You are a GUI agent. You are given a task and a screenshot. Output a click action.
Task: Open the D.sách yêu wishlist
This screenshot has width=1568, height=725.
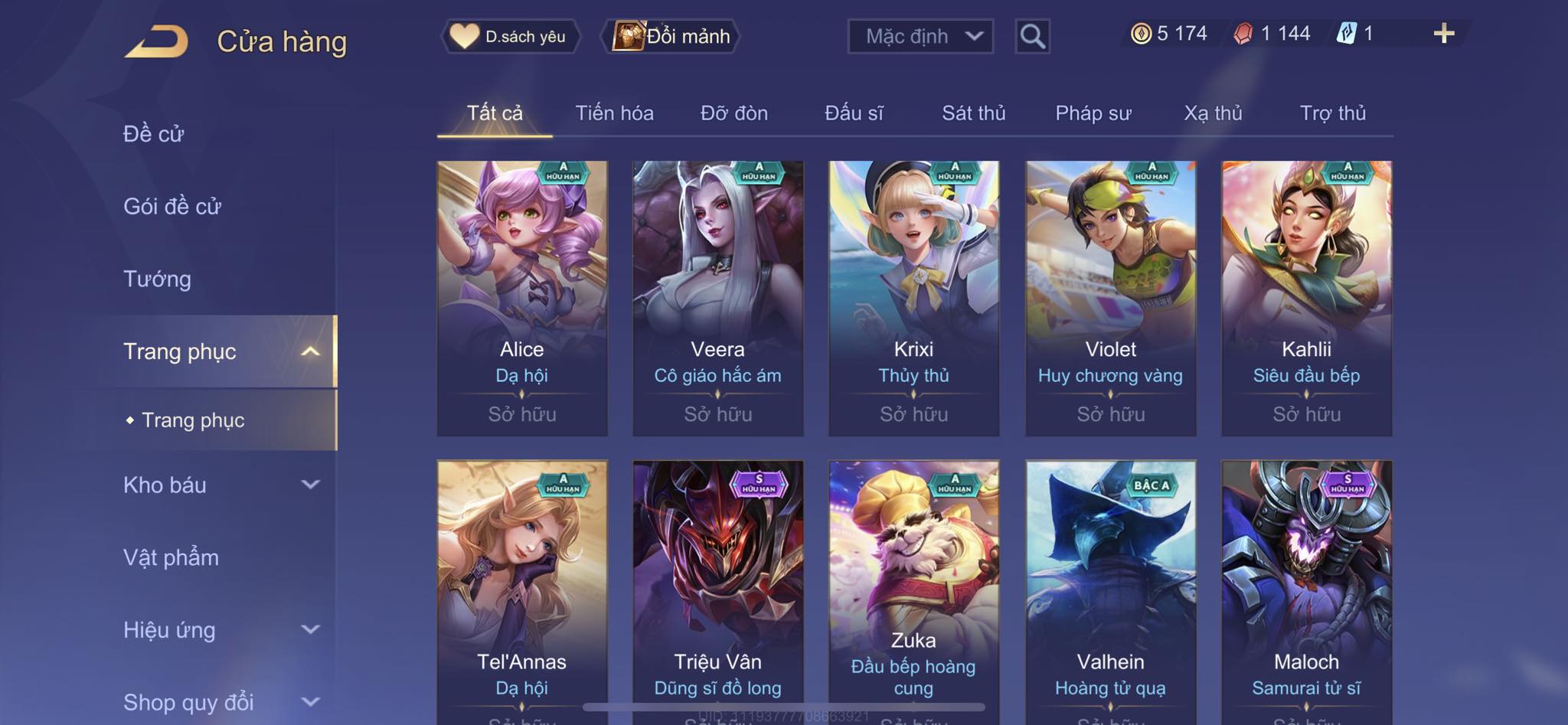click(x=510, y=36)
